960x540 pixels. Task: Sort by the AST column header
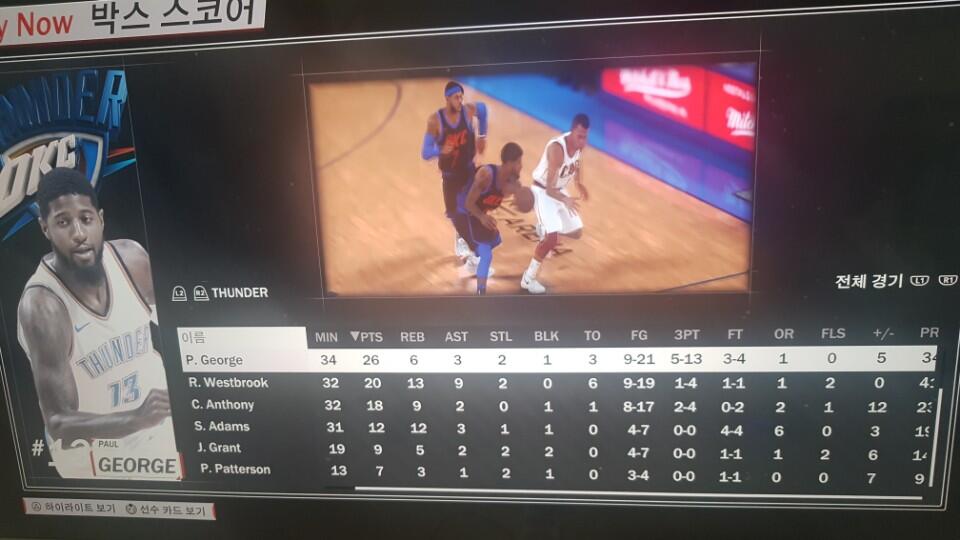[x=456, y=337]
